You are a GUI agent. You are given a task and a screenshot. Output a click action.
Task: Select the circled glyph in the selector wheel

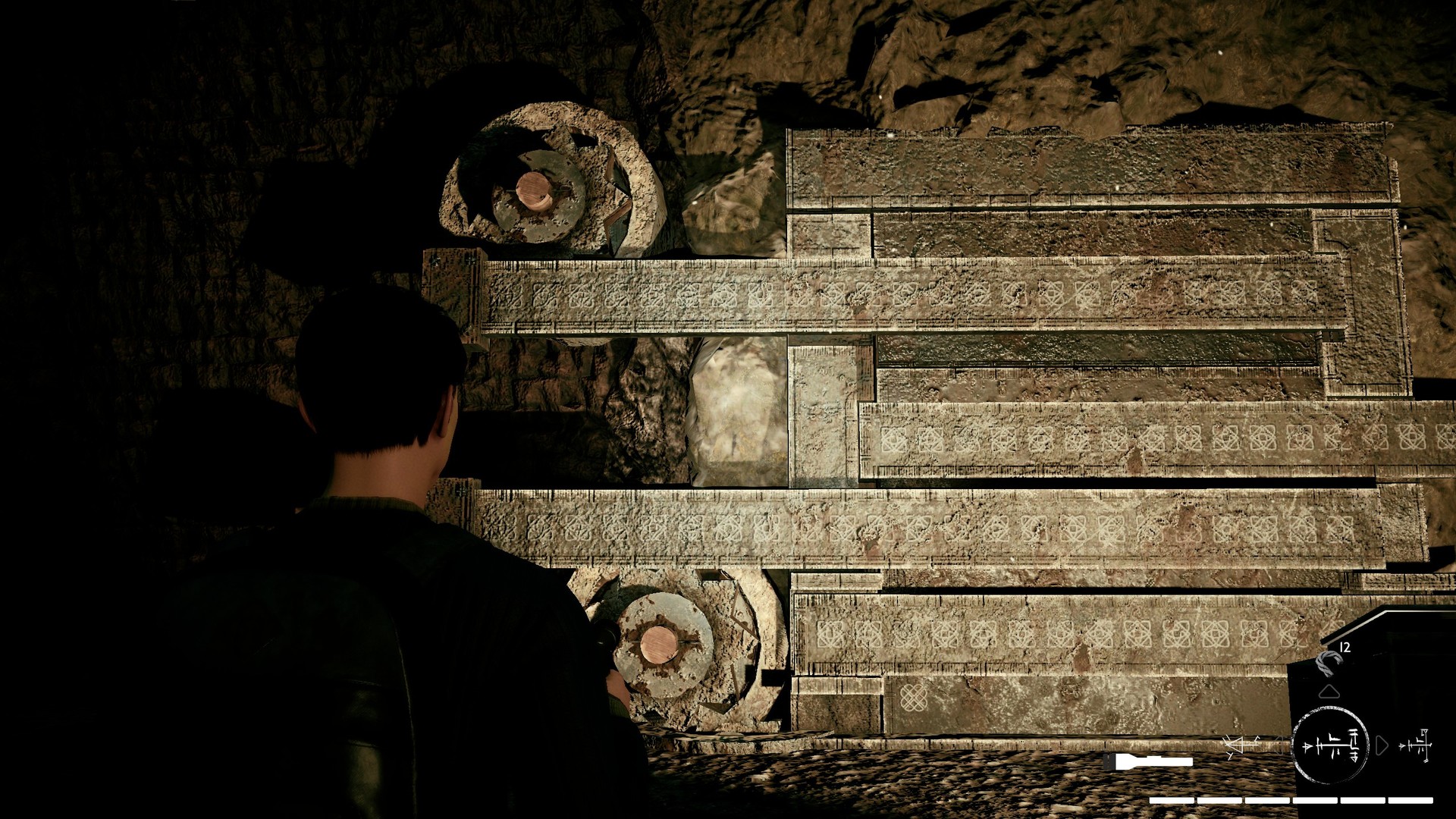[1329, 745]
